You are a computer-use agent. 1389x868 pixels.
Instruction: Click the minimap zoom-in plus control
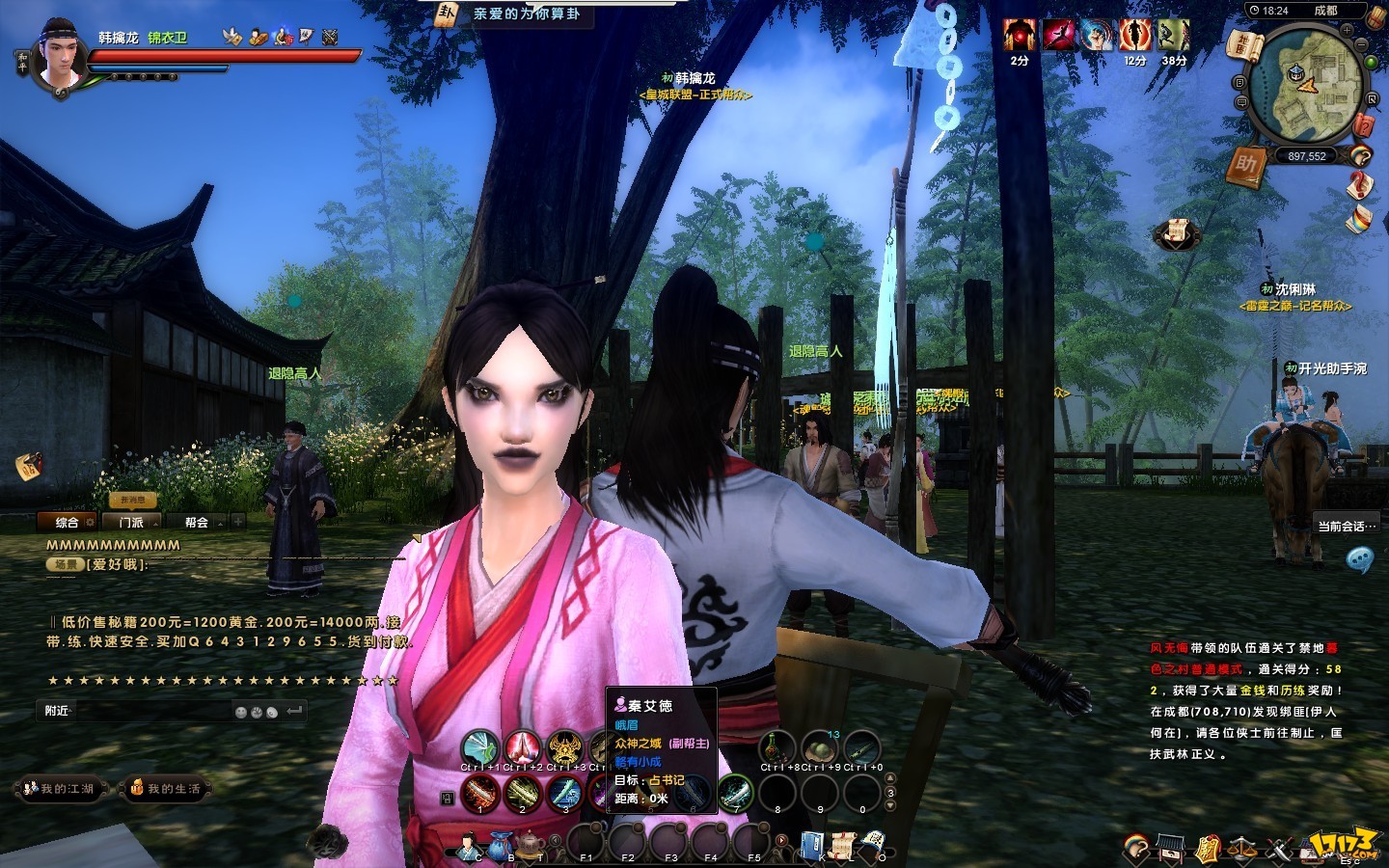(1347, 30)
